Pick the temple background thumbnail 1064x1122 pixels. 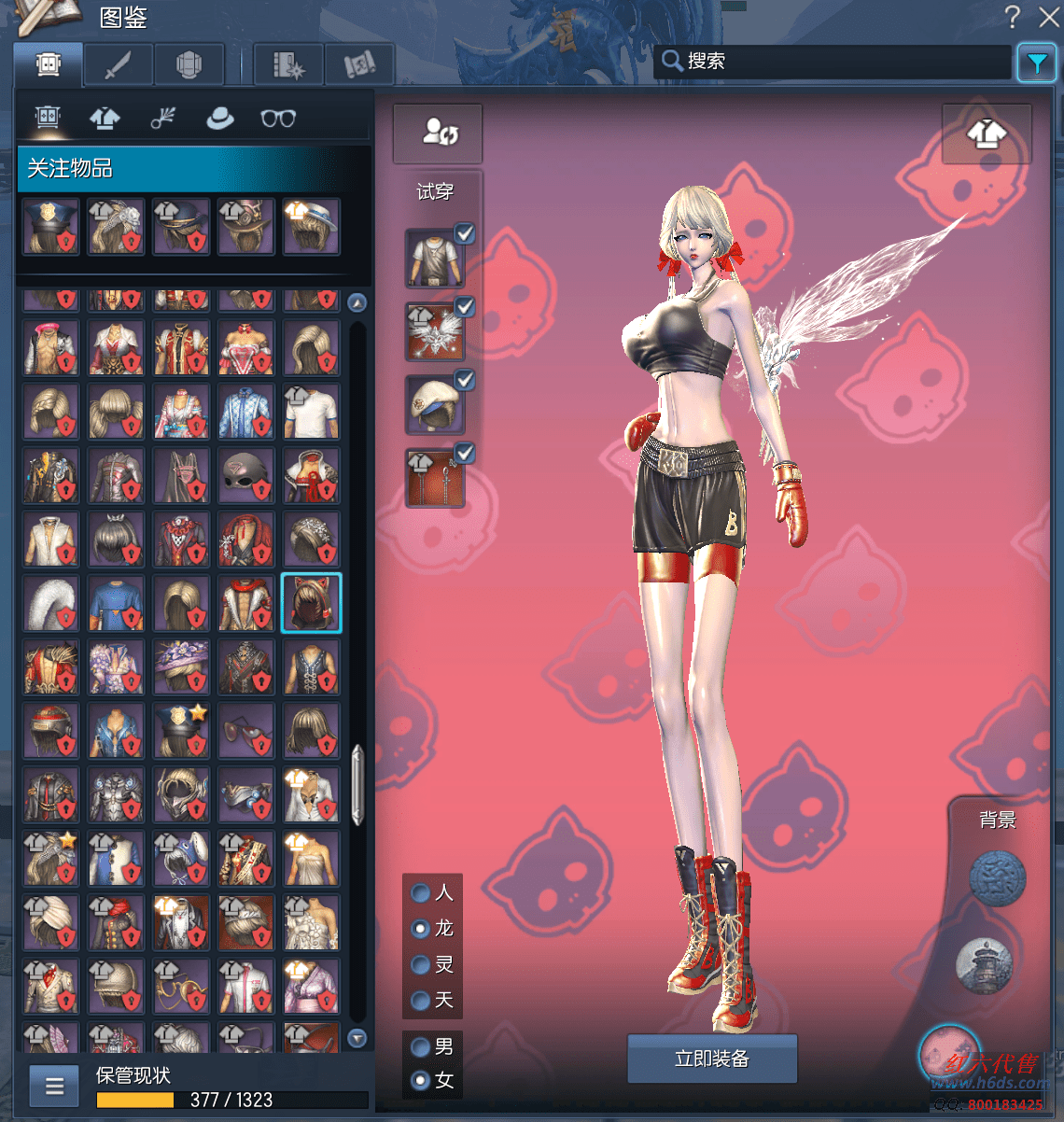[x=984, y=963]
